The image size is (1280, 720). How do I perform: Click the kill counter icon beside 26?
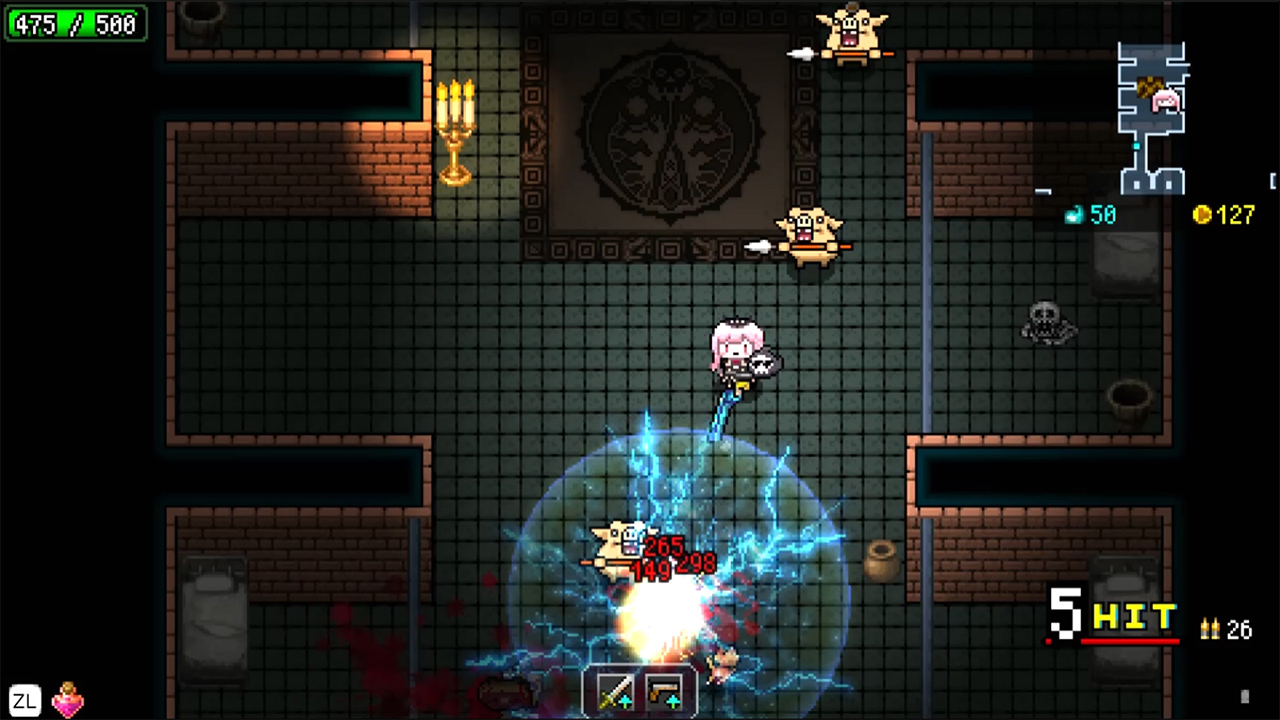pyautogui.click(x=1208, y=628)
